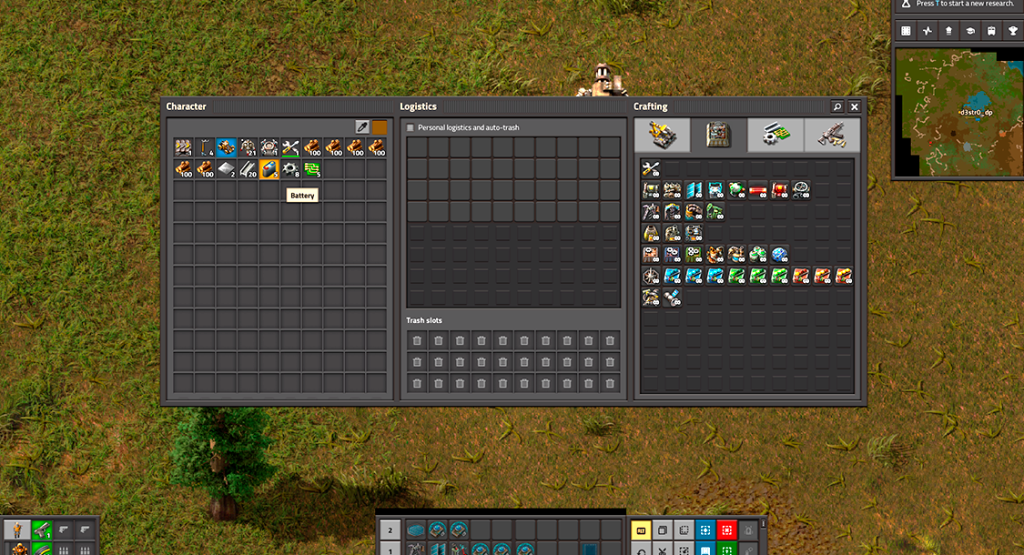1024x555 pixels.
Task: Open the orange character color swatch
Action: (x=379, y=127)
